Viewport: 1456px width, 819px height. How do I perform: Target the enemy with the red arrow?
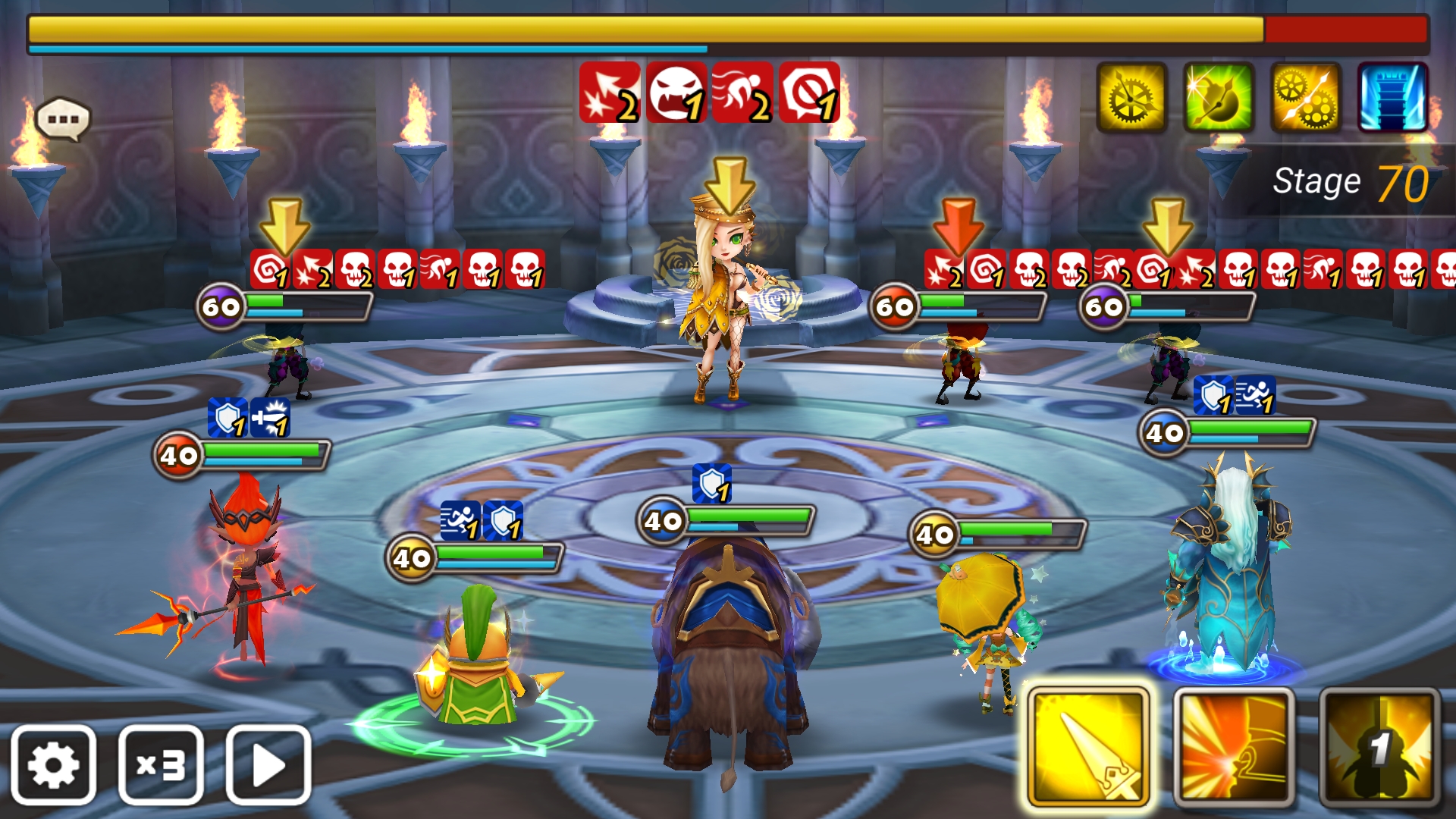click(x=959, y=364)
